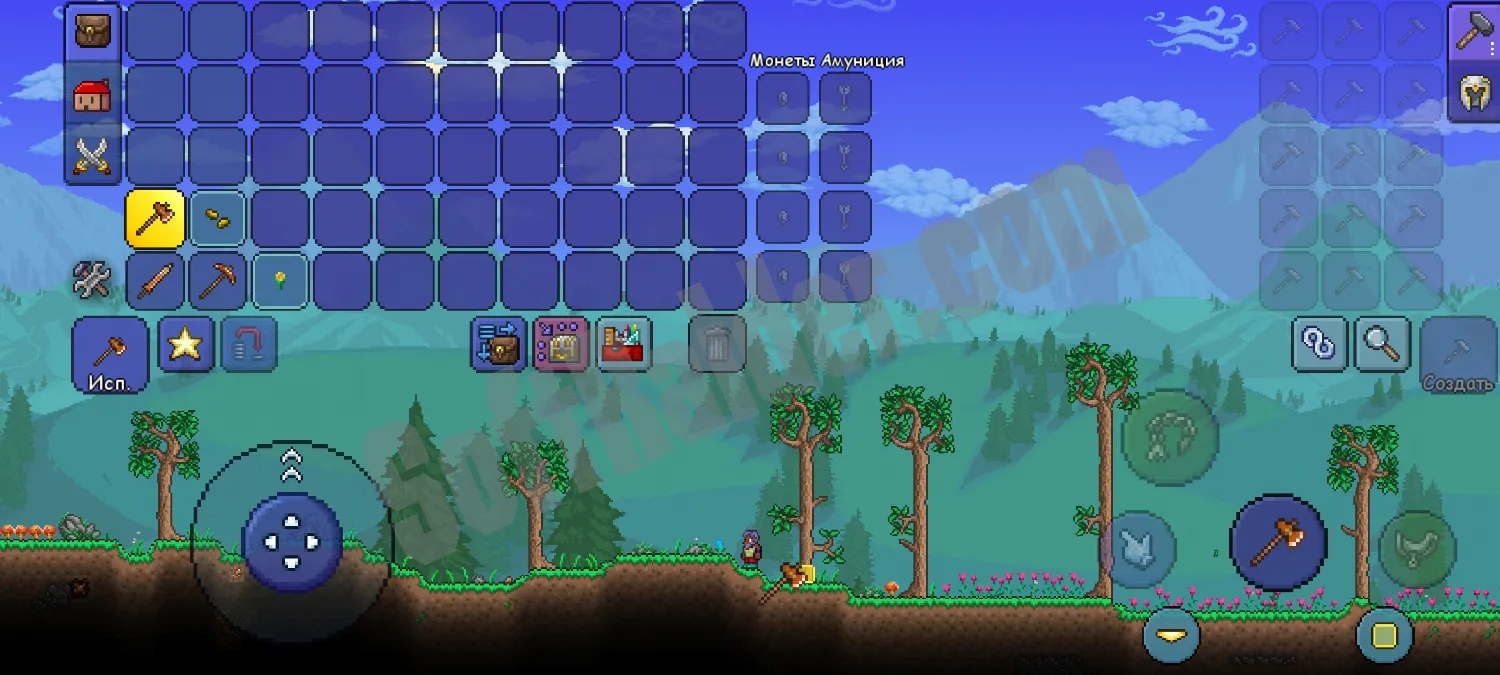Switch to the helmet equipment tab

[x=1473, y=94]
